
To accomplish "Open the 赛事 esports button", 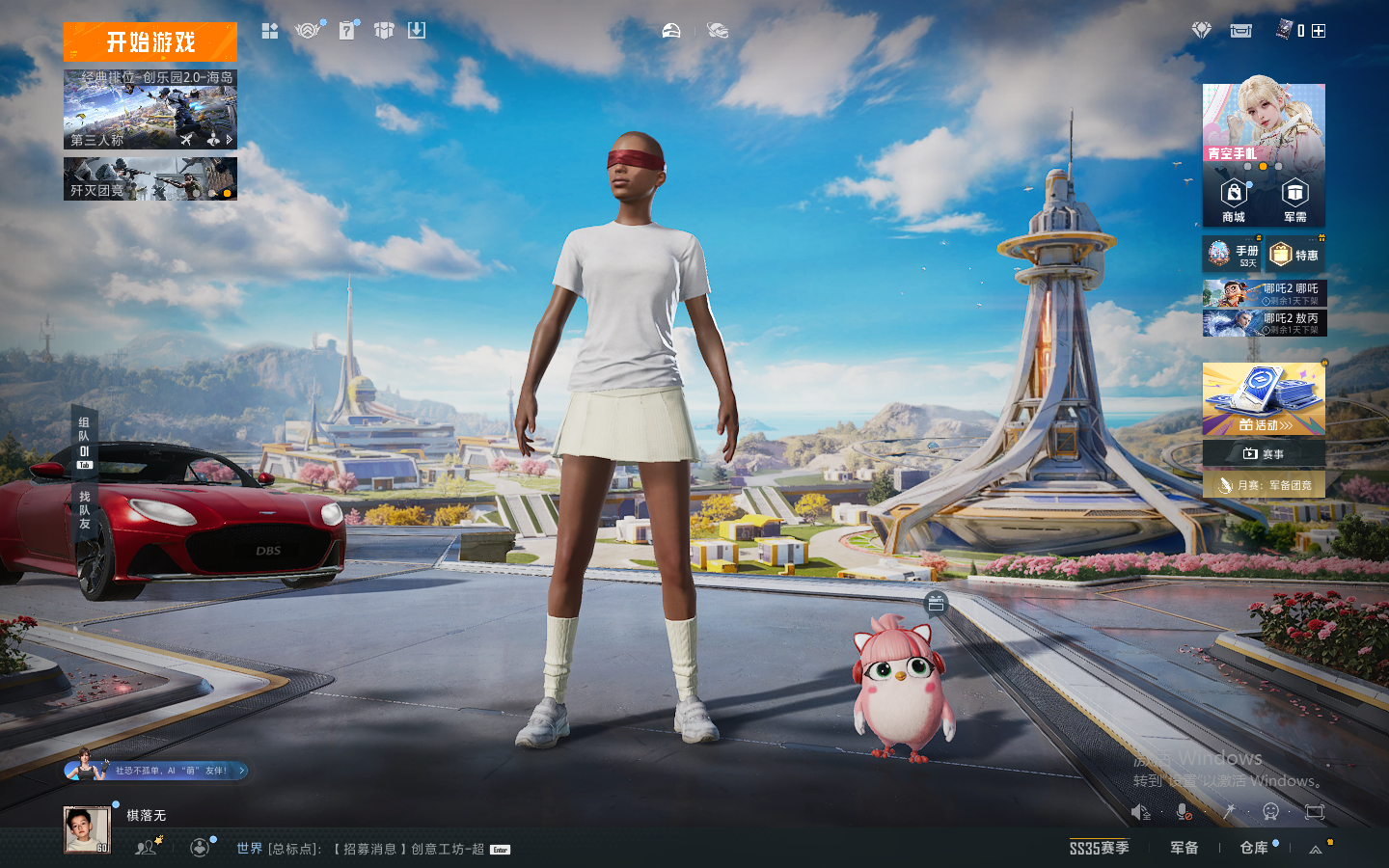I will (1264, 453).
